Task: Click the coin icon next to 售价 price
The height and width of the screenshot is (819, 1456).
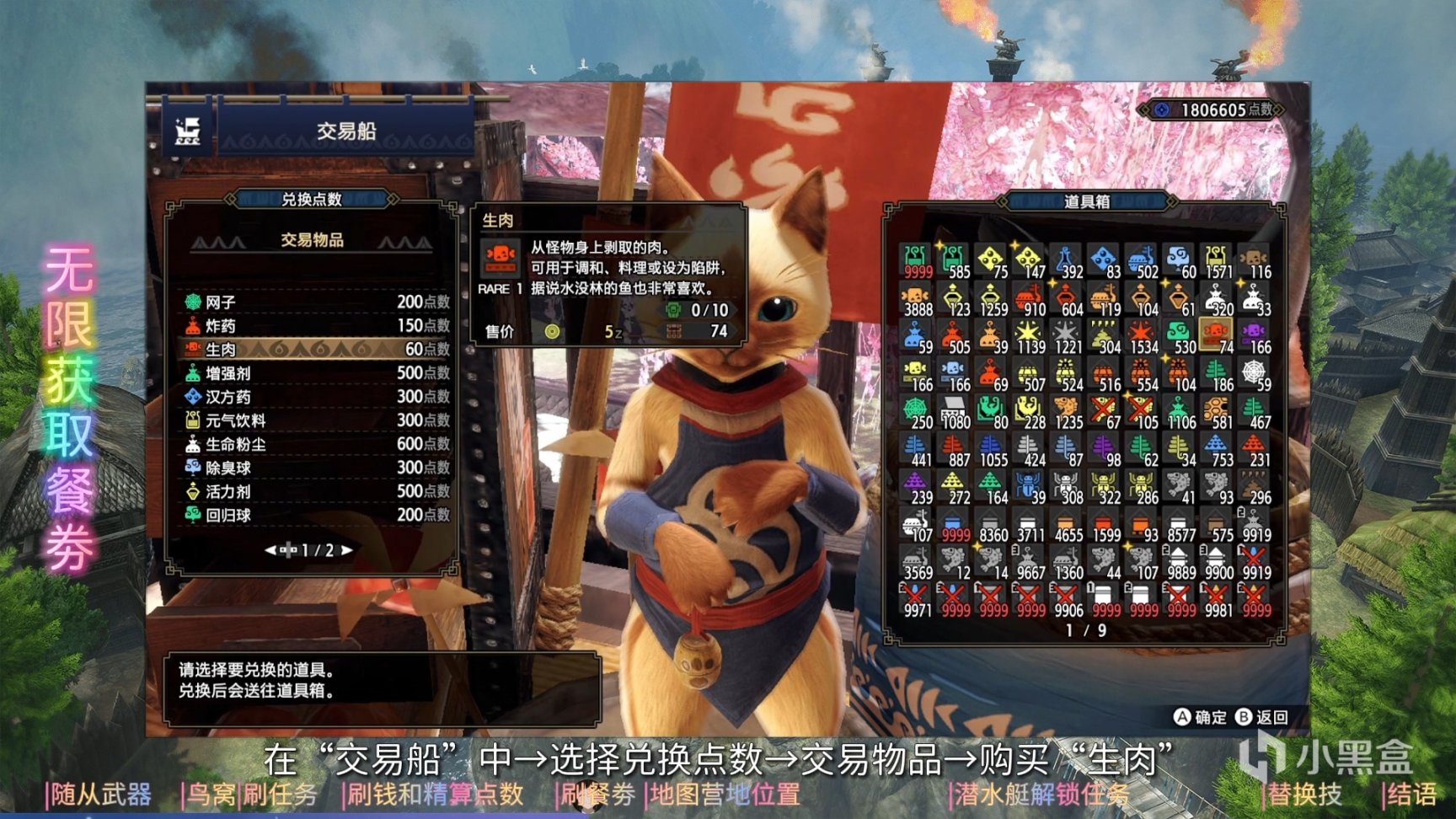Action: point(552,331)
